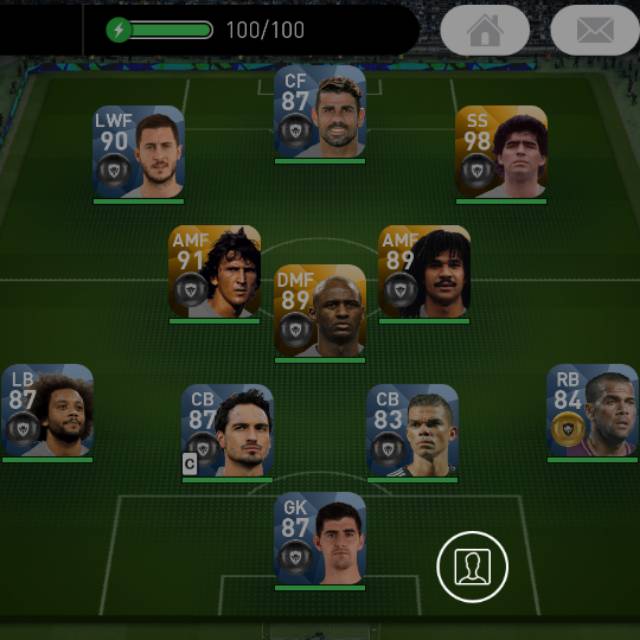Select the AMF 91 midfielder card
The image size is (640, 640).
[214, 272]
